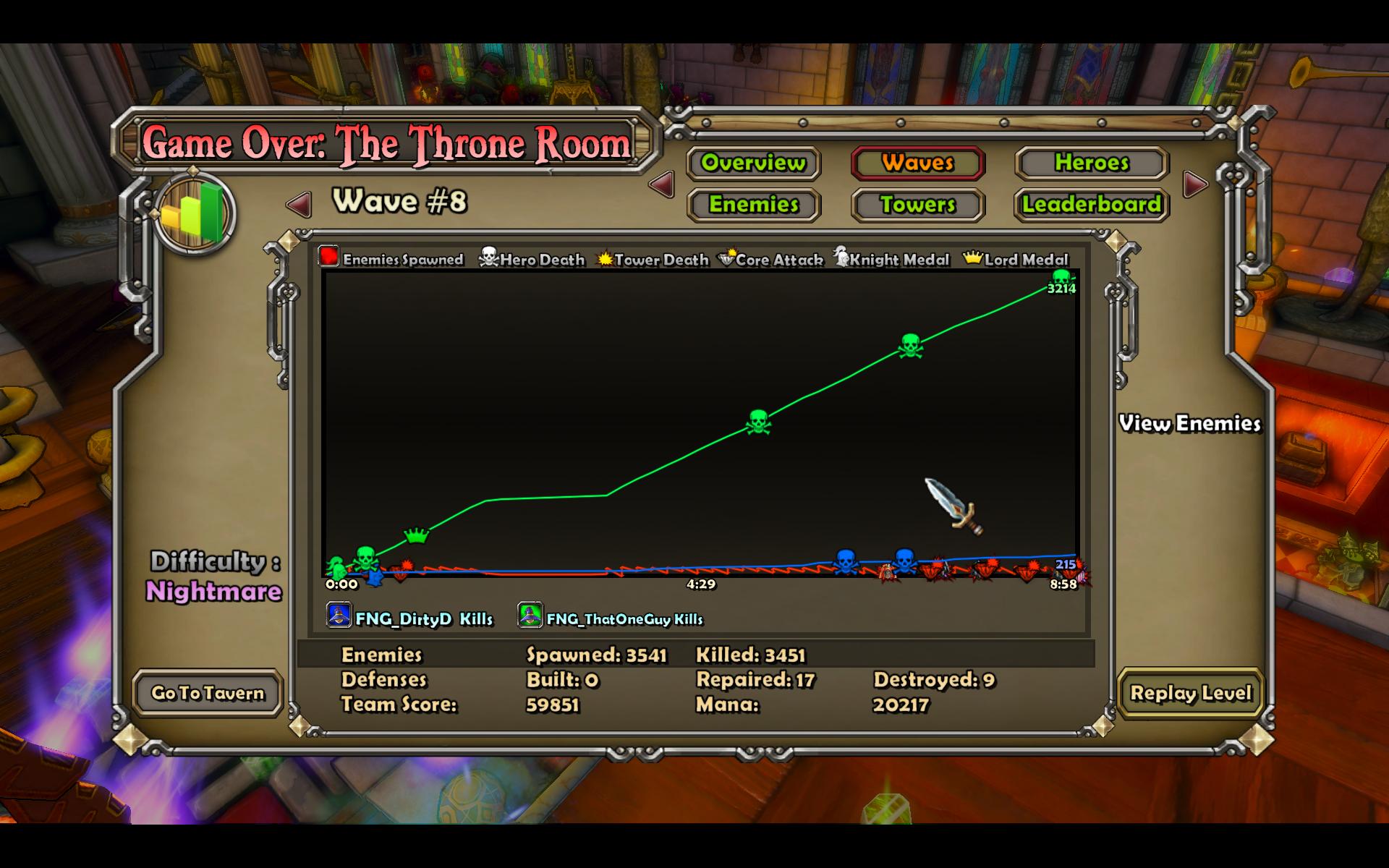The height and width of the screenshot is (868, 1389).
Task: Click the right arrow beside the tab buttons
Action: [1195, 184]
